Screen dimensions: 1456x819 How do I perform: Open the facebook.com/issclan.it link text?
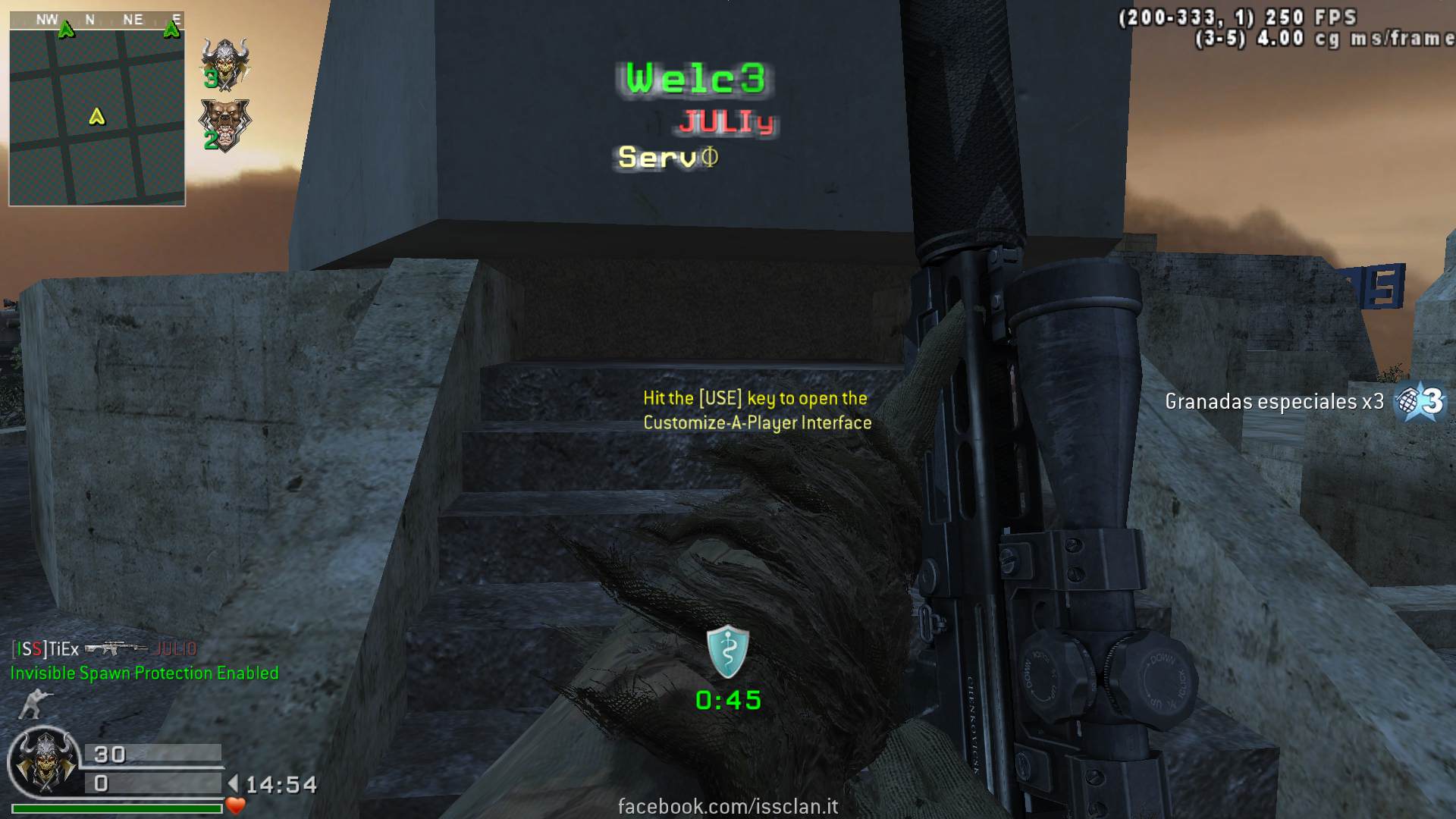pos(728,806)
